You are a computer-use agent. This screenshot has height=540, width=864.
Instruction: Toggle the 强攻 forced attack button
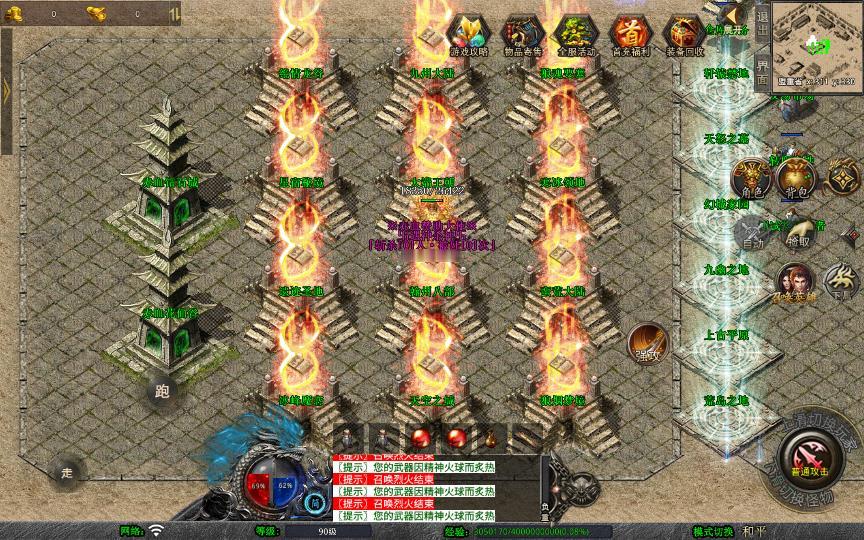pyautogui.click(x=646, y=343)
